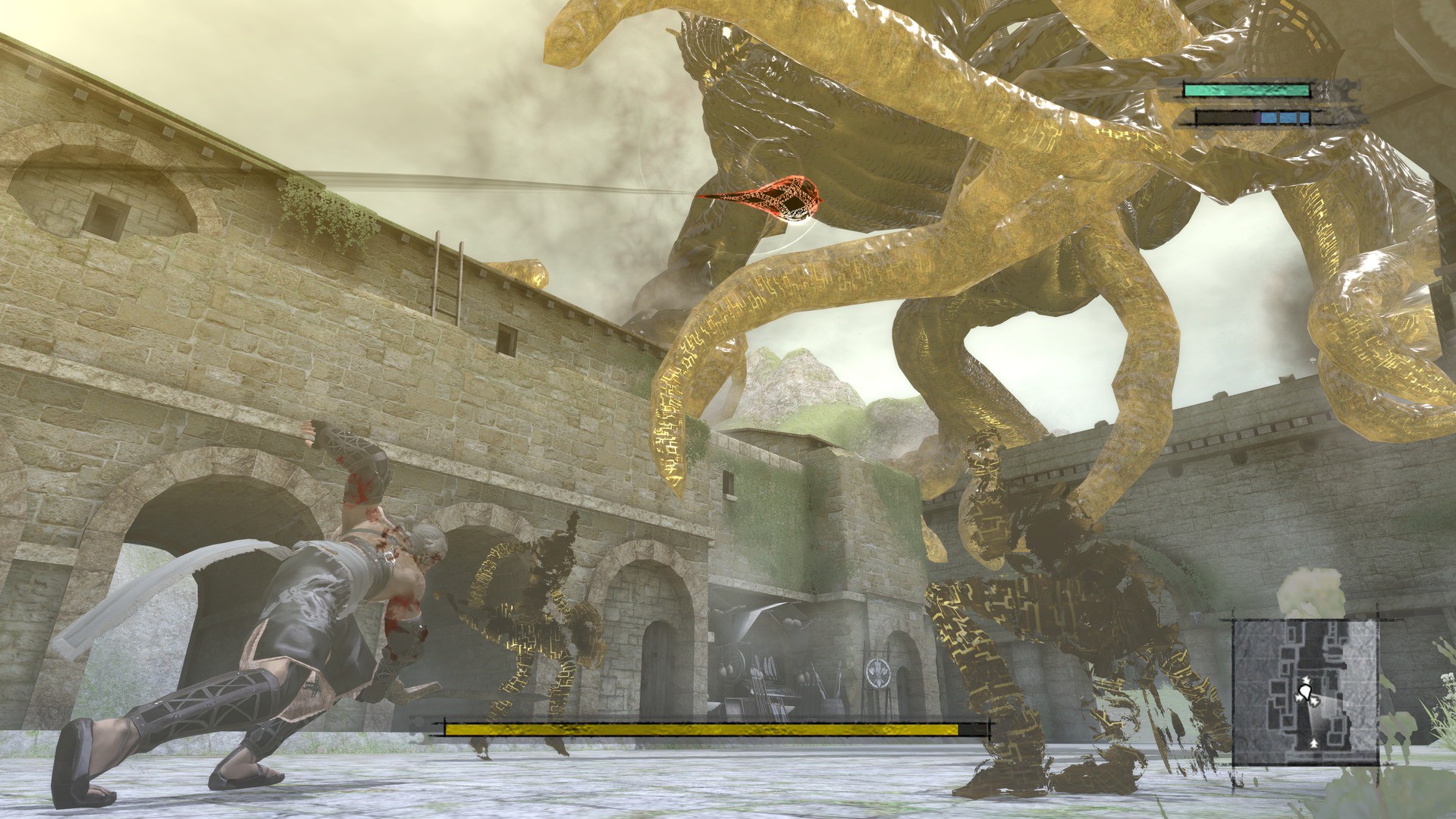
Task: Select the white enemy arrow above the player marker
Action: coord(1306,679)
